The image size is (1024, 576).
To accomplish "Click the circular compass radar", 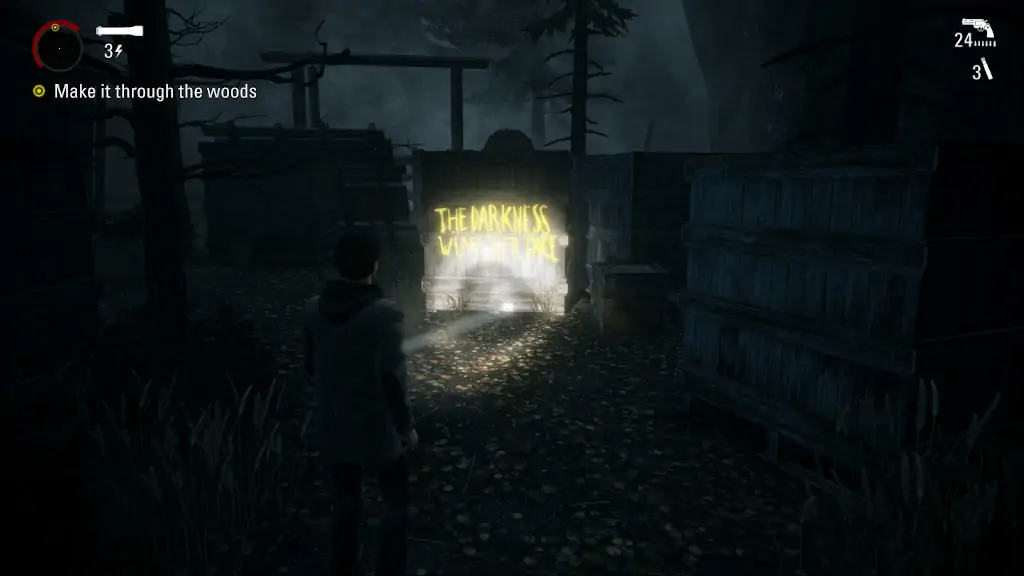I will 58,46.
